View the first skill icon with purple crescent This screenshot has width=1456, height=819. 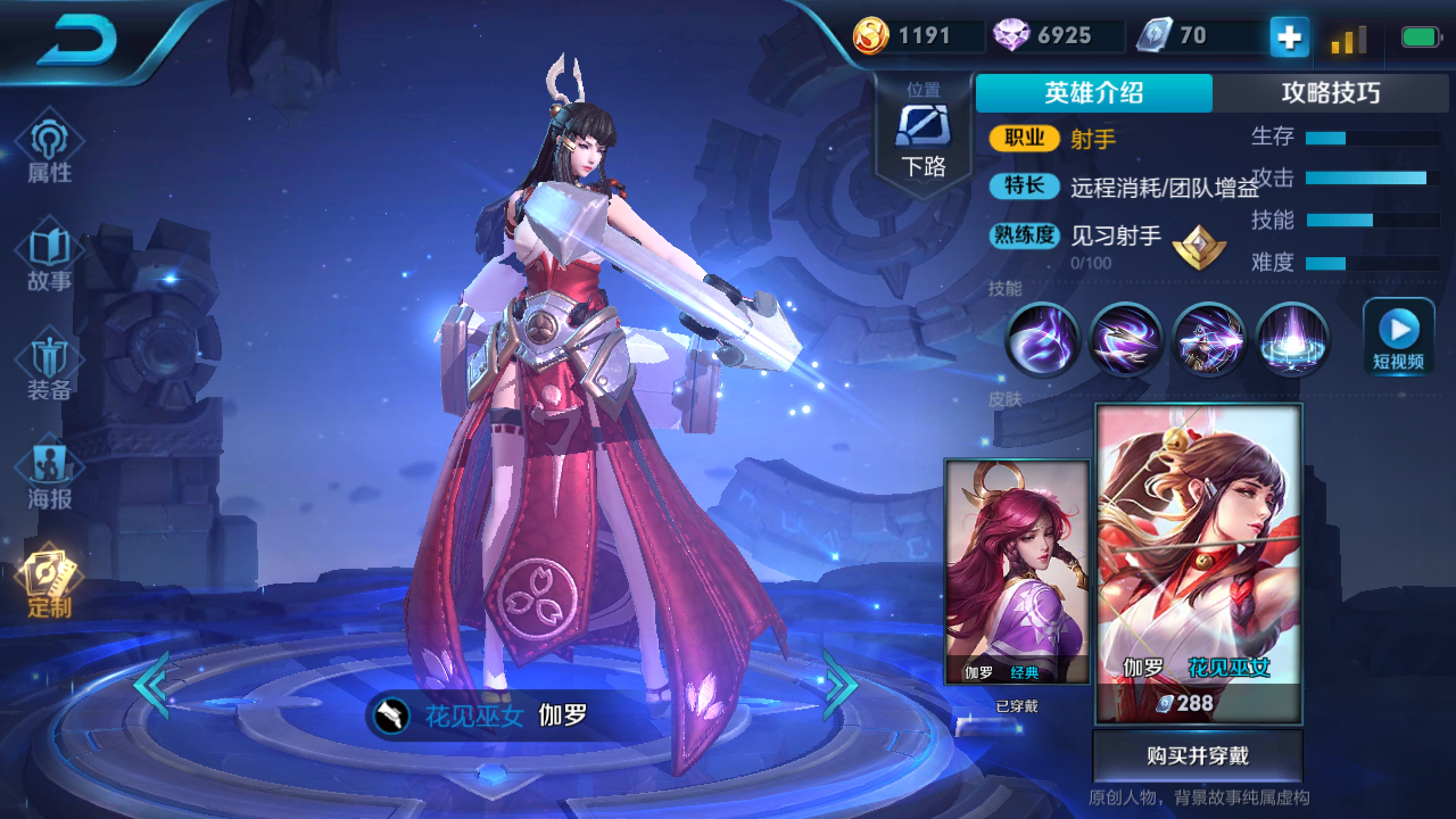(1043, 340)
